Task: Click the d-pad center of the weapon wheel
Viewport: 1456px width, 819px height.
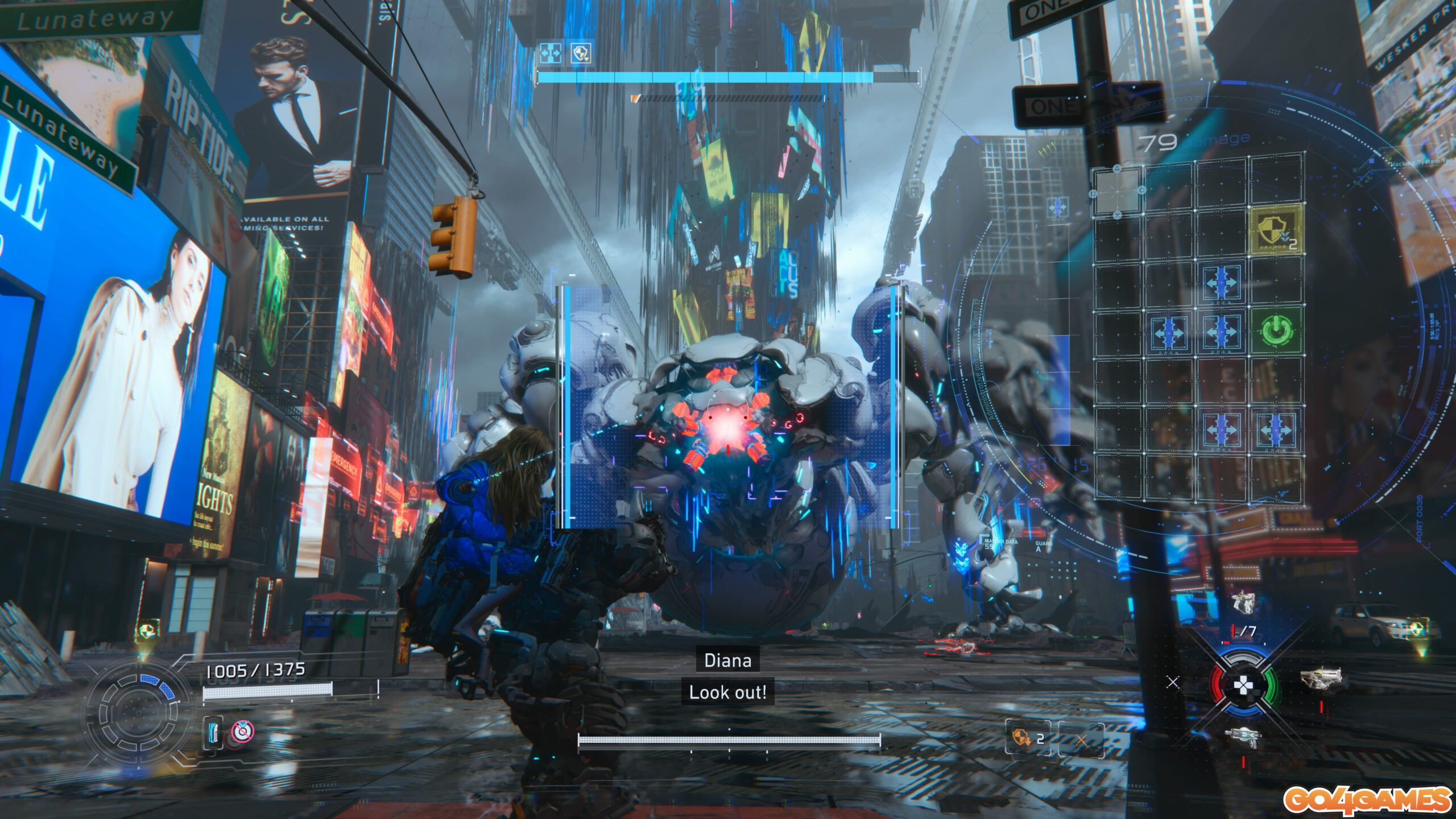Action: pyautogui.click(x=1243, y=685)
